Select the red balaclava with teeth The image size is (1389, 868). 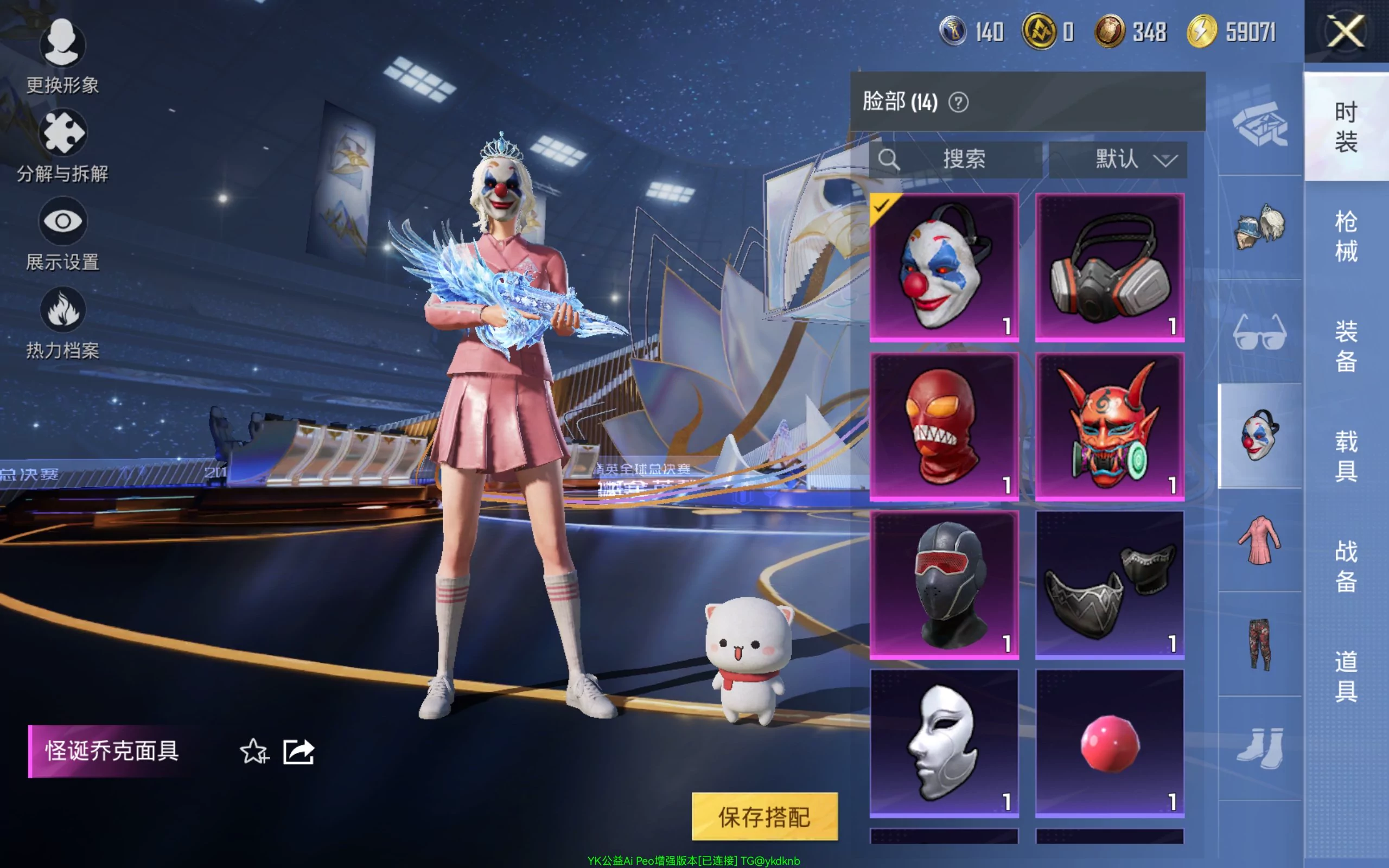point(944,426)
